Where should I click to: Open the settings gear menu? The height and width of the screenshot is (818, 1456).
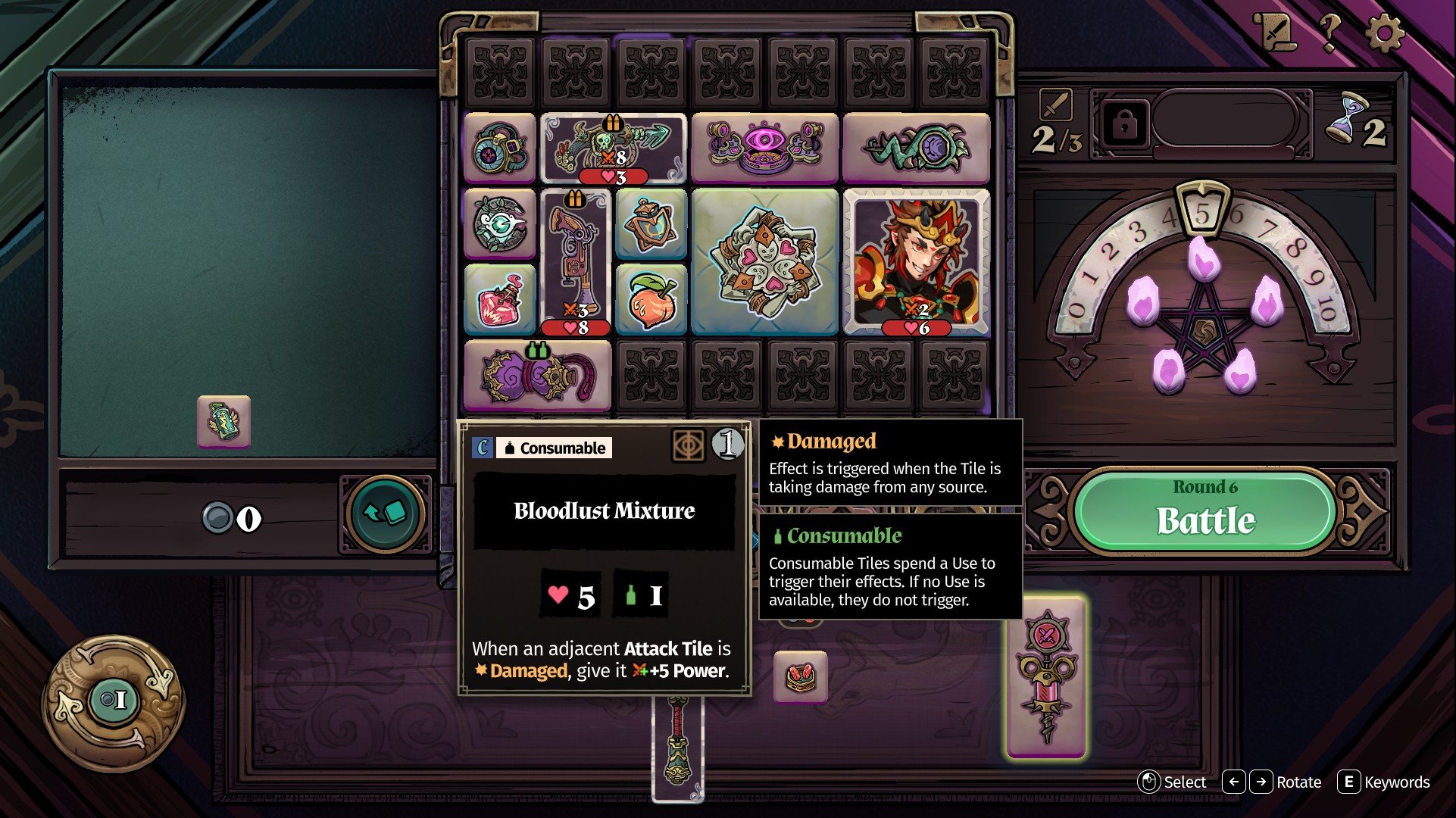pos(1385,33)
